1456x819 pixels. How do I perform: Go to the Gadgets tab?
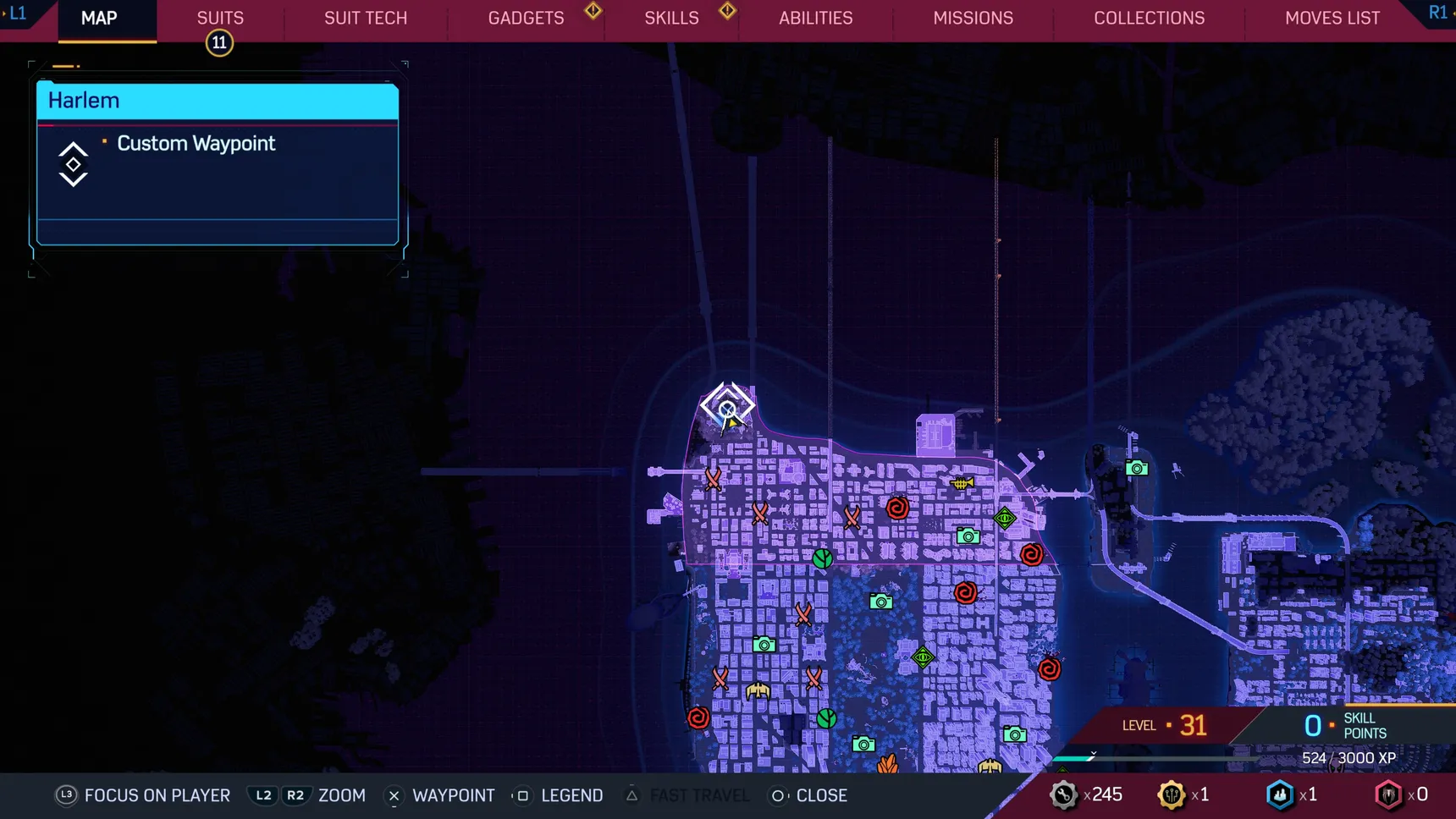pos(526,18)
